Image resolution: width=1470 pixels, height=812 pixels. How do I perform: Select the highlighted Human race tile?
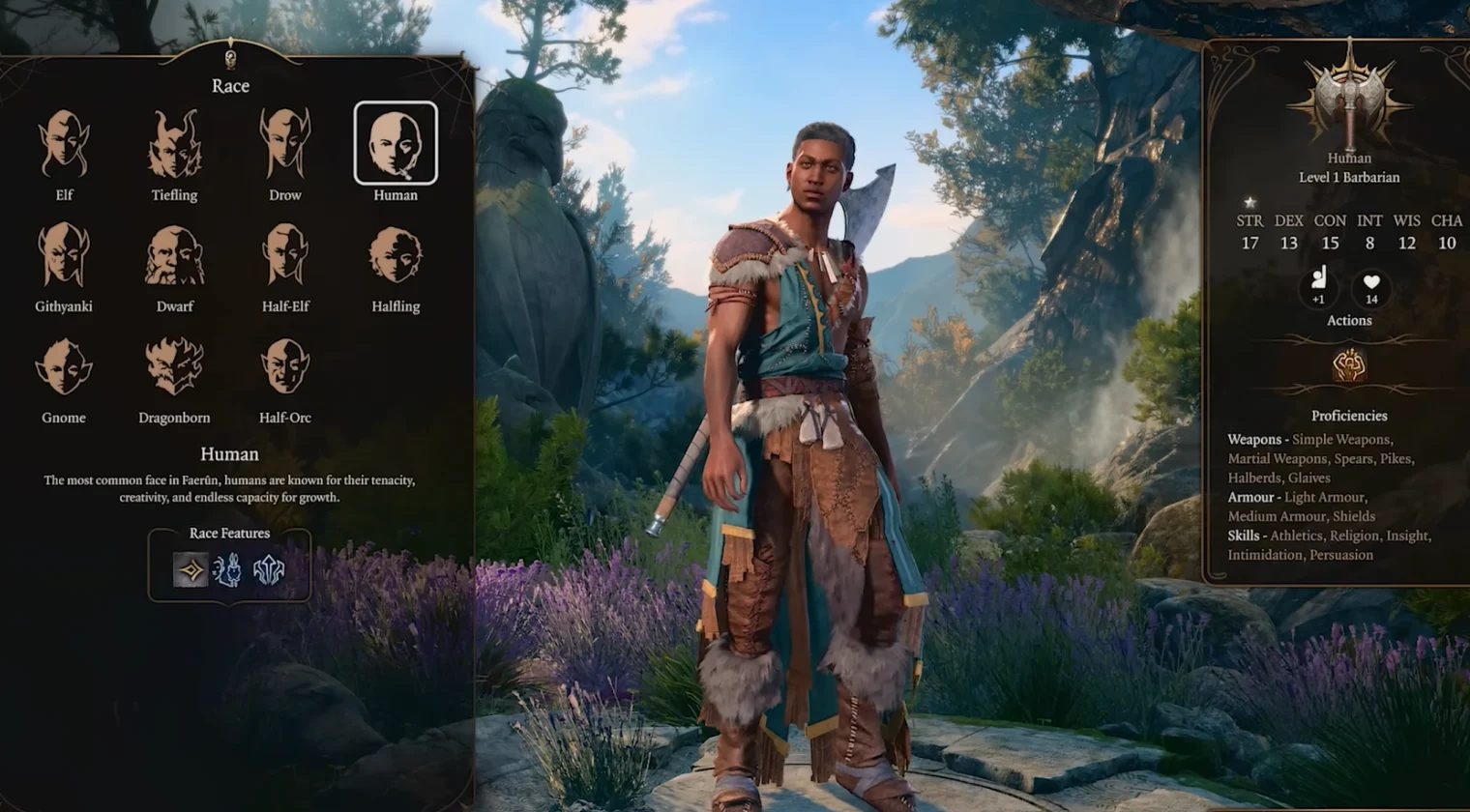[x=396, y=144]
